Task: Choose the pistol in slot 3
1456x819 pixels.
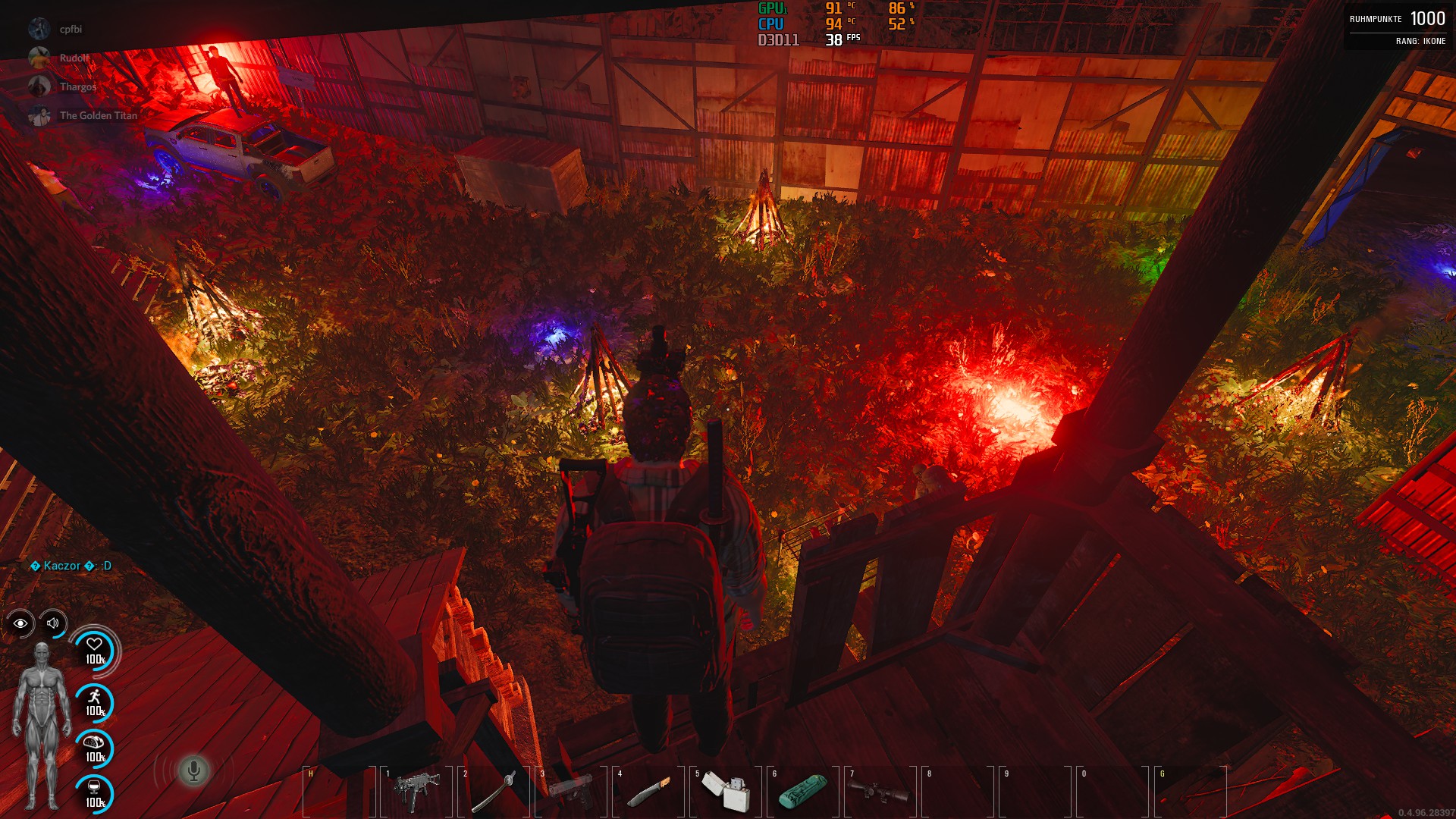Action: tap(571, 790)
